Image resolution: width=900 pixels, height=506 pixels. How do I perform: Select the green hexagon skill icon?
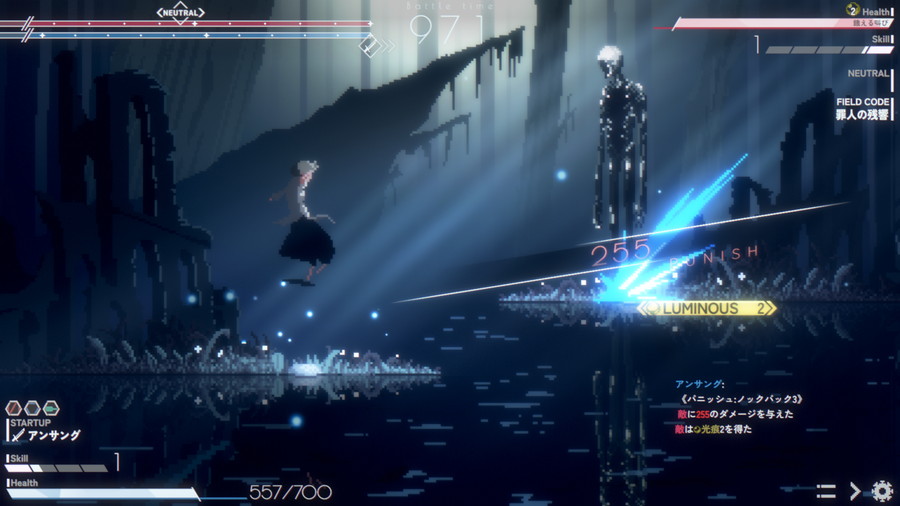pyautogui.click(x=50, y=408)
